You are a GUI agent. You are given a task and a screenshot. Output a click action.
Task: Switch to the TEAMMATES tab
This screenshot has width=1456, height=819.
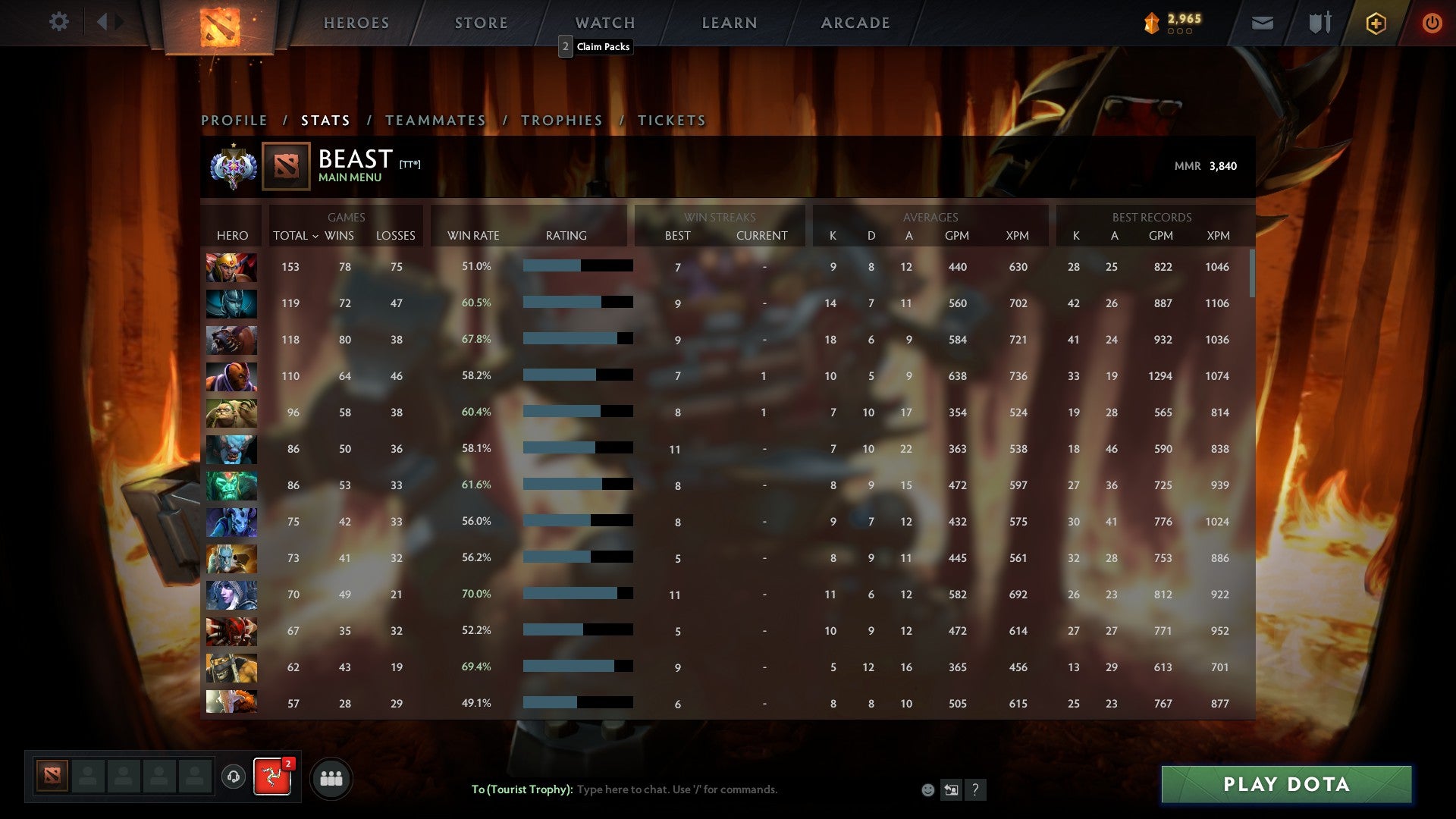click(435, 120)
